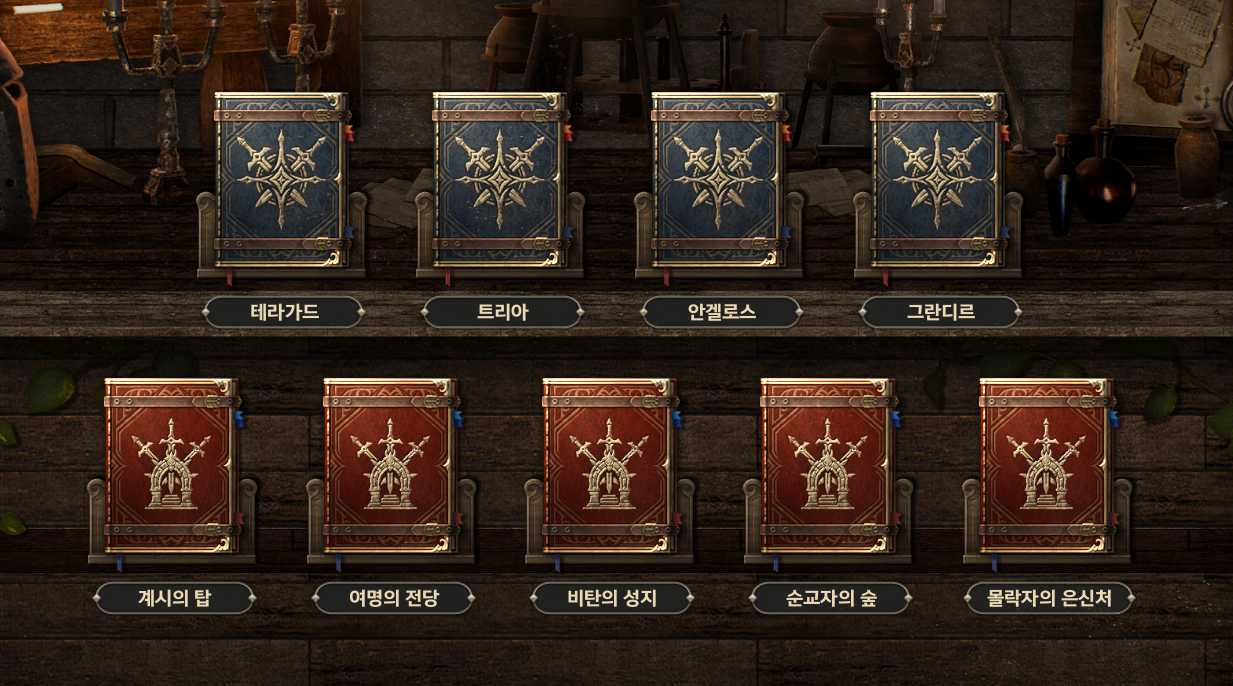Click the 순교자의 숲 label
The width and height of the screenshot is (1233, 686).
[830, 598]
